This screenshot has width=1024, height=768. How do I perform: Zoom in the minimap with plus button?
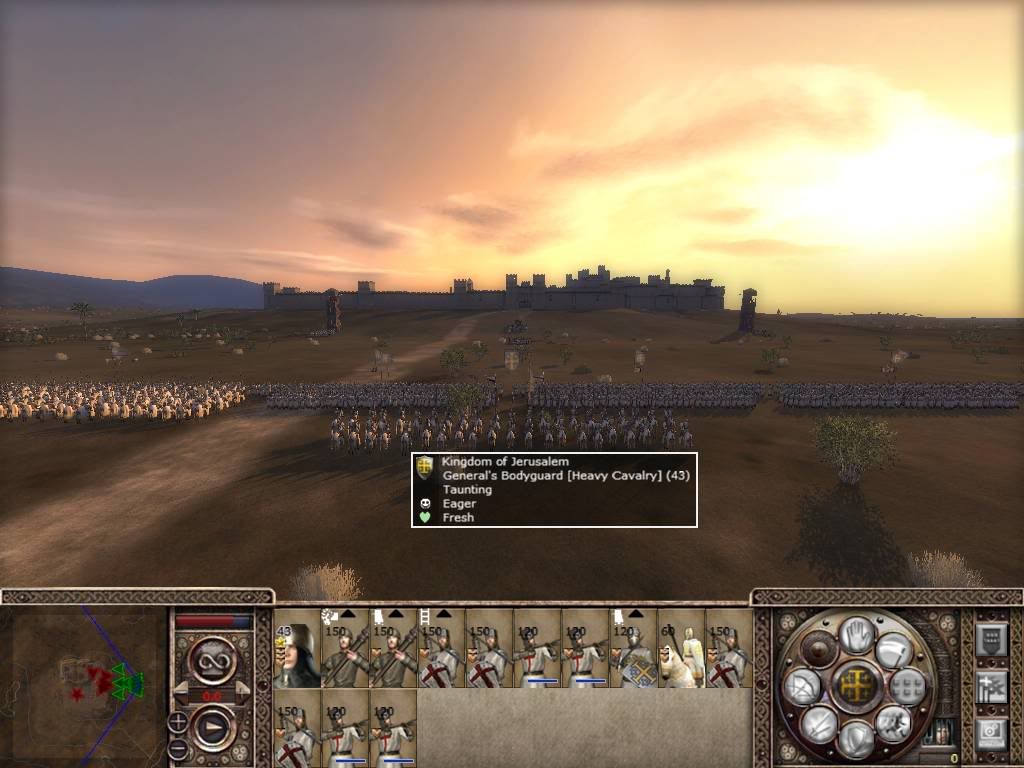[178, 721]
